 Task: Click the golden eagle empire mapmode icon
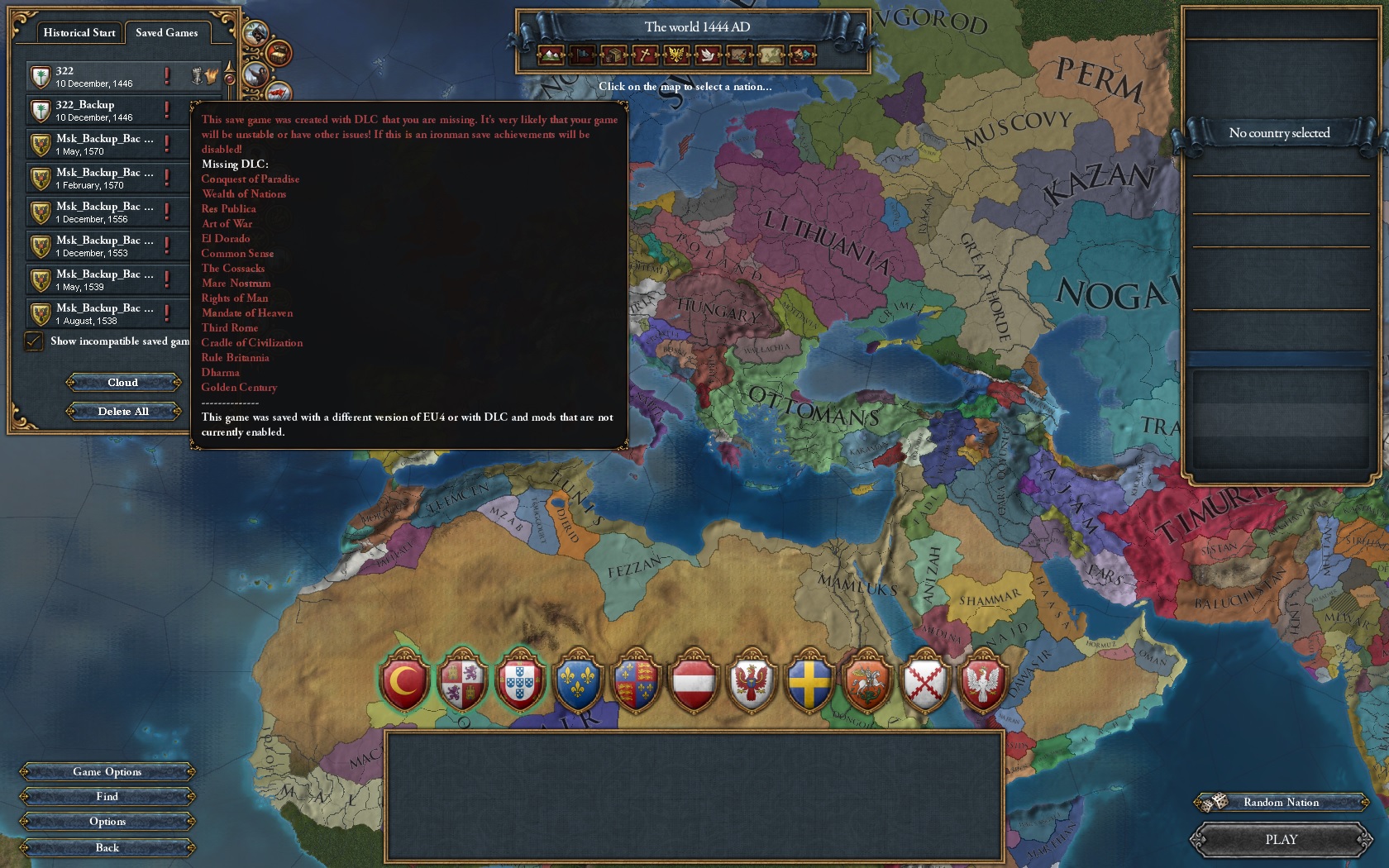coord(674,56)
